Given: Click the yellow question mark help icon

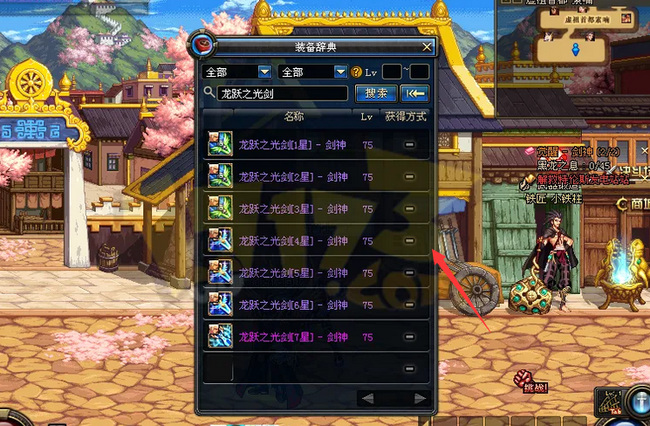Looking at the screenshot, I should coord(356,72).
